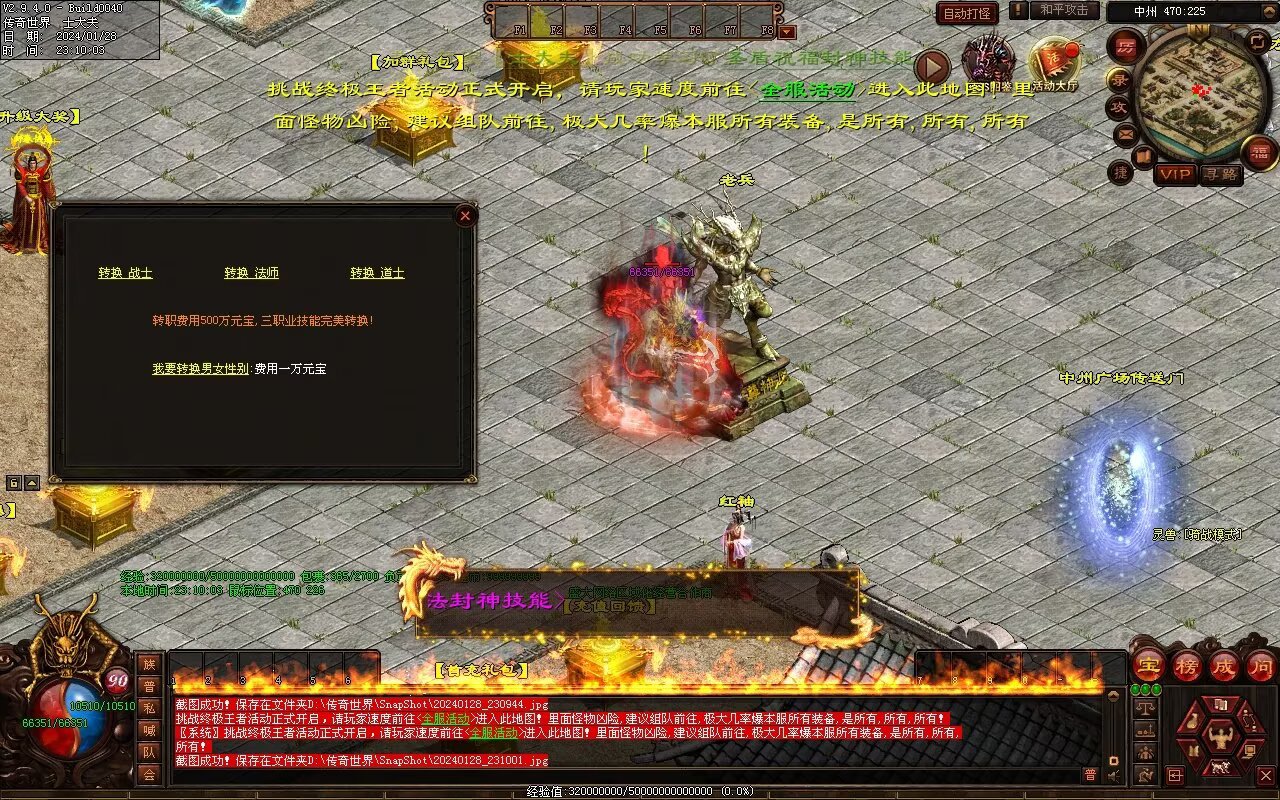The height and width of the screenshot is (800, 1280).
Task: Select the 我要转换男女性别 gender change link
Action: click(200, 369)
